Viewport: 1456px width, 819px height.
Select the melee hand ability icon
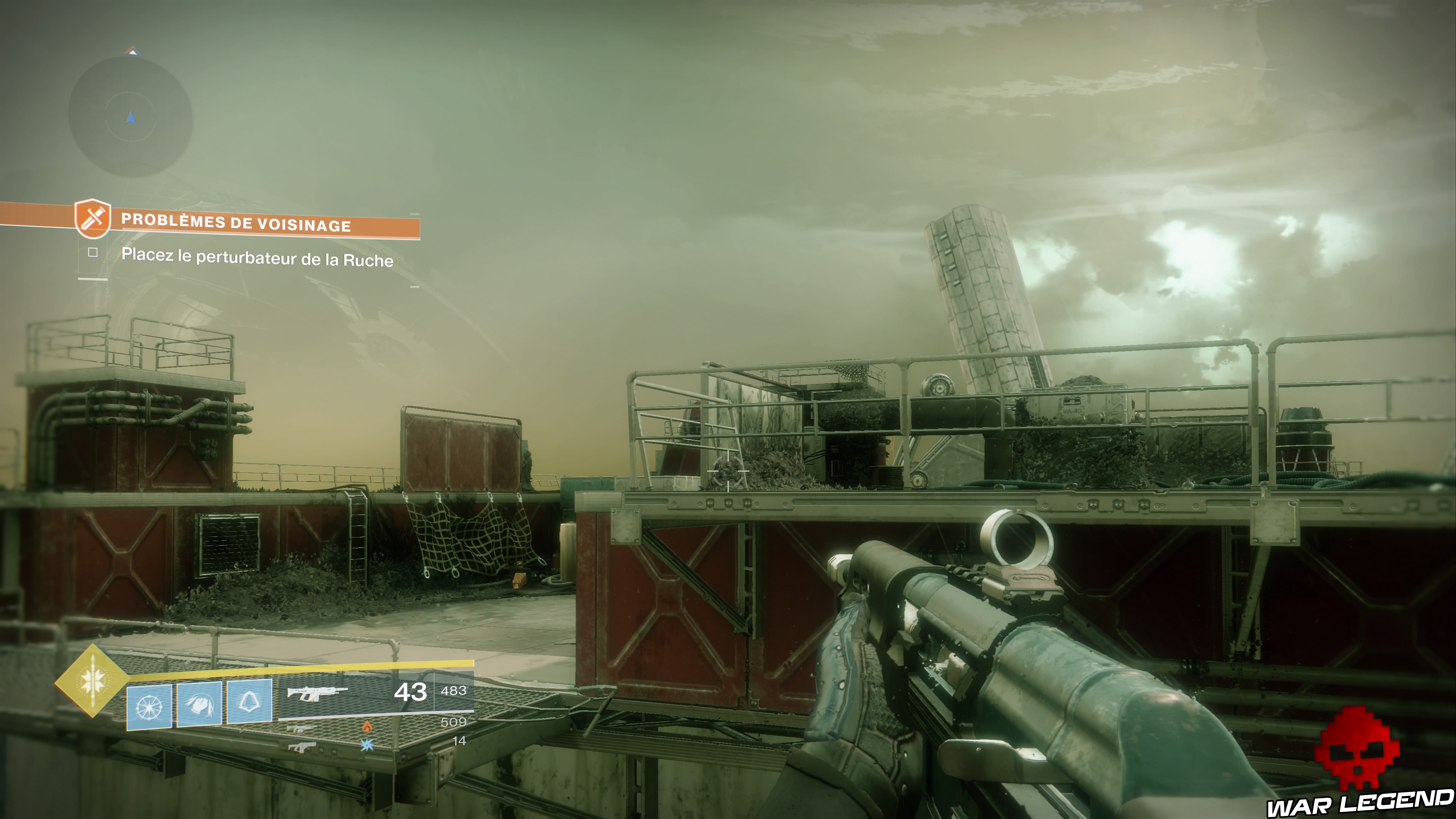tap(200, 706)
